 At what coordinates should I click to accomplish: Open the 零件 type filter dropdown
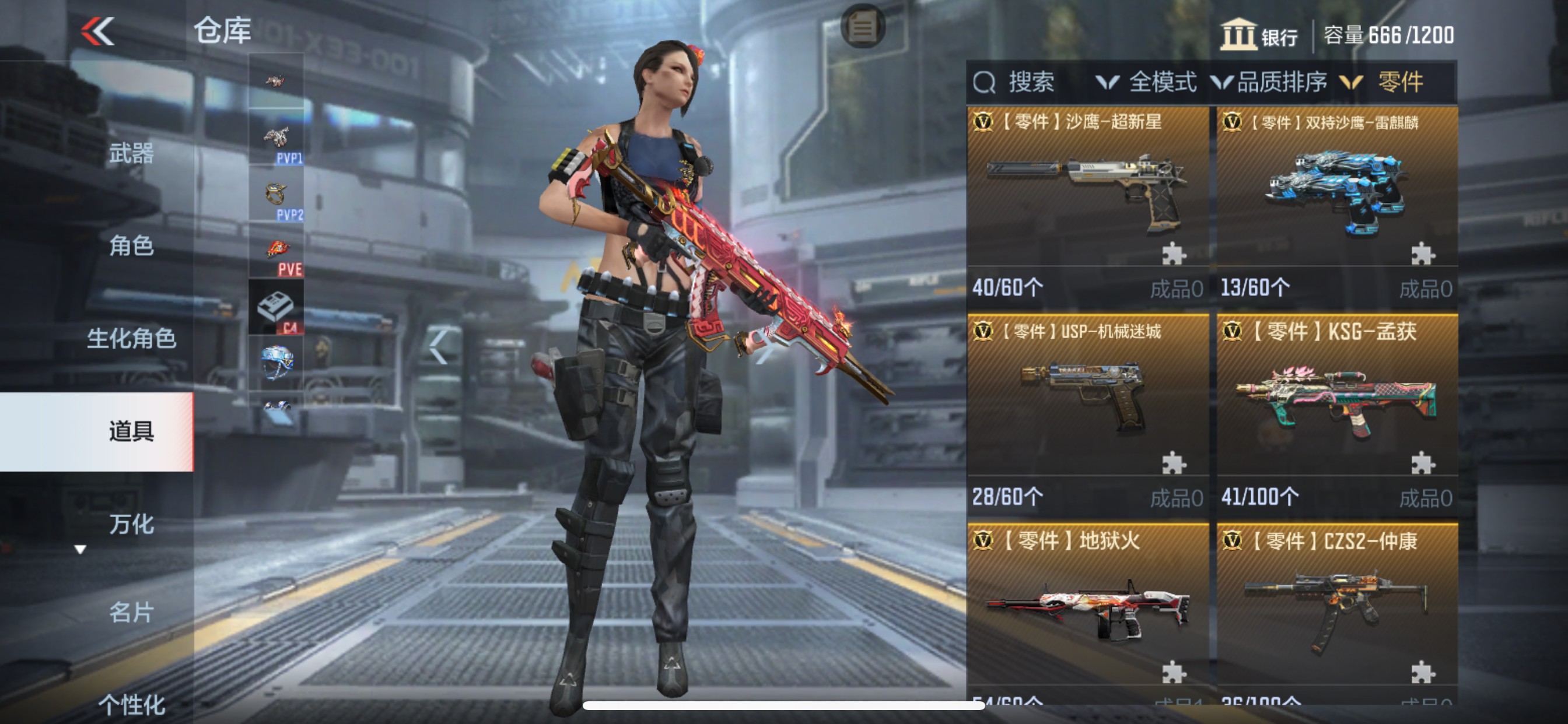click(x=1385, y=82)
